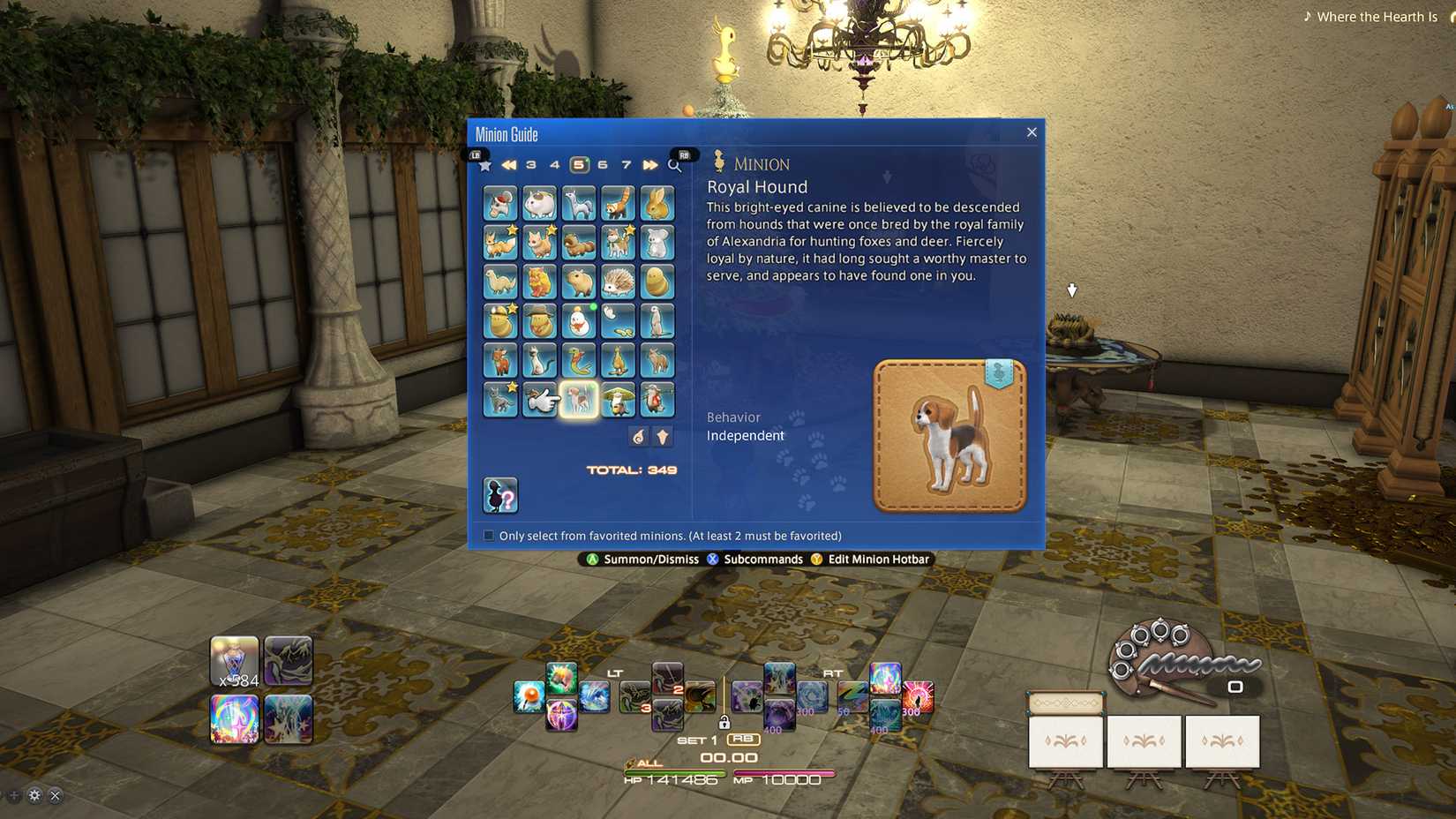This screenshot has height=819, width=1456.
Task: Switch to minion list page 6
Action: pyautogui.click(x=602, y=165)
